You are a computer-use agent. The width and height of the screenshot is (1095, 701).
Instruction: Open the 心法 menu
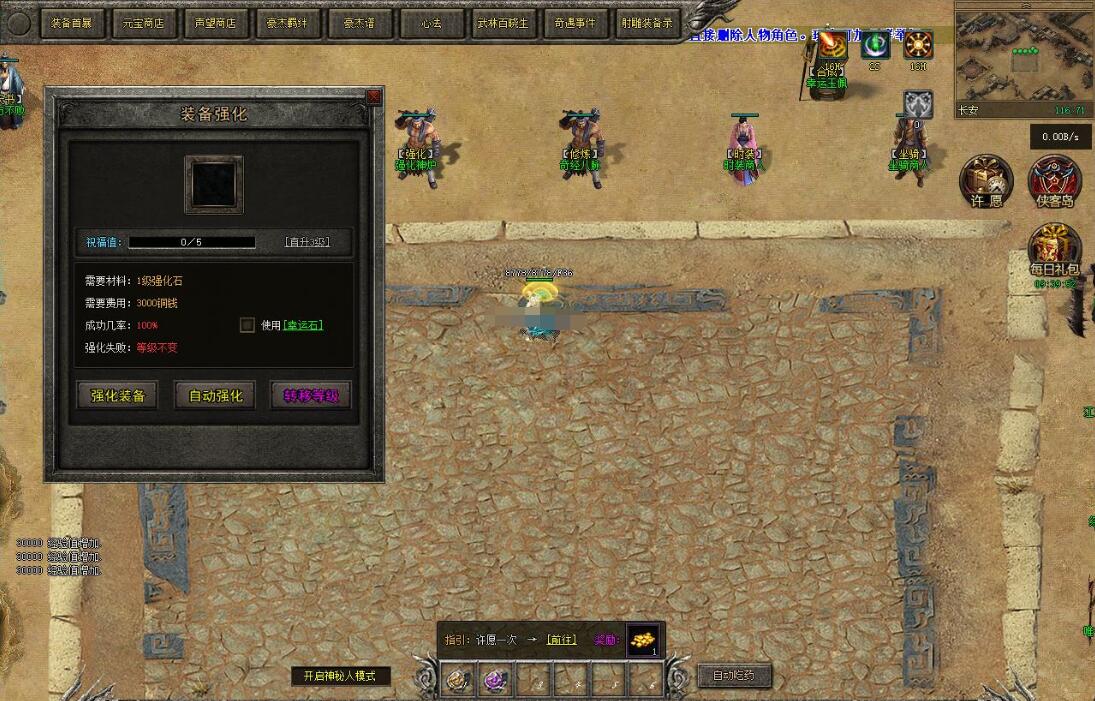(431, 22)
